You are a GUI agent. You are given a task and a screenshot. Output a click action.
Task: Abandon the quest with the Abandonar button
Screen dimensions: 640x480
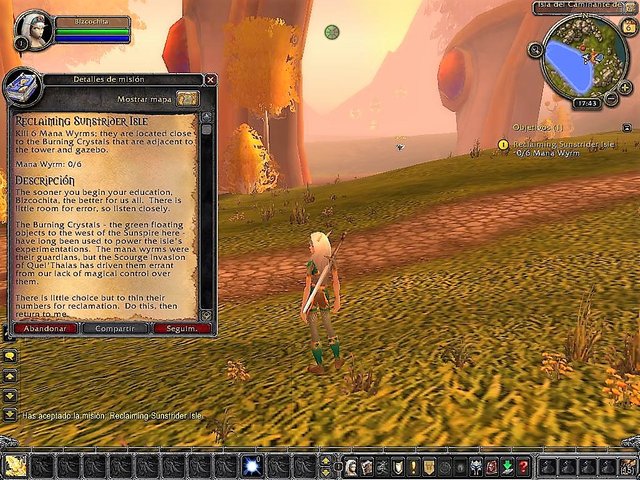45,328
